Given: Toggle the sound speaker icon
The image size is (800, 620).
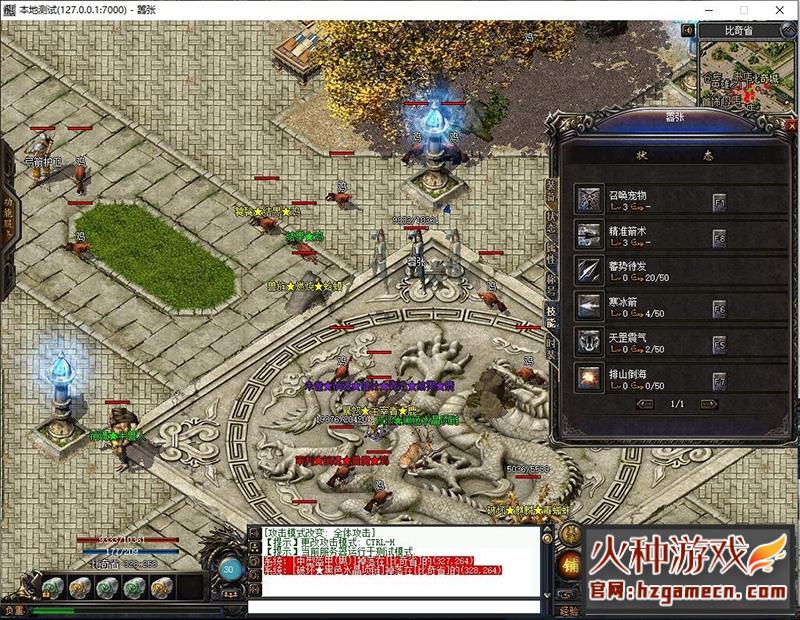Looking at the screenshot, I should pos(689,30).
